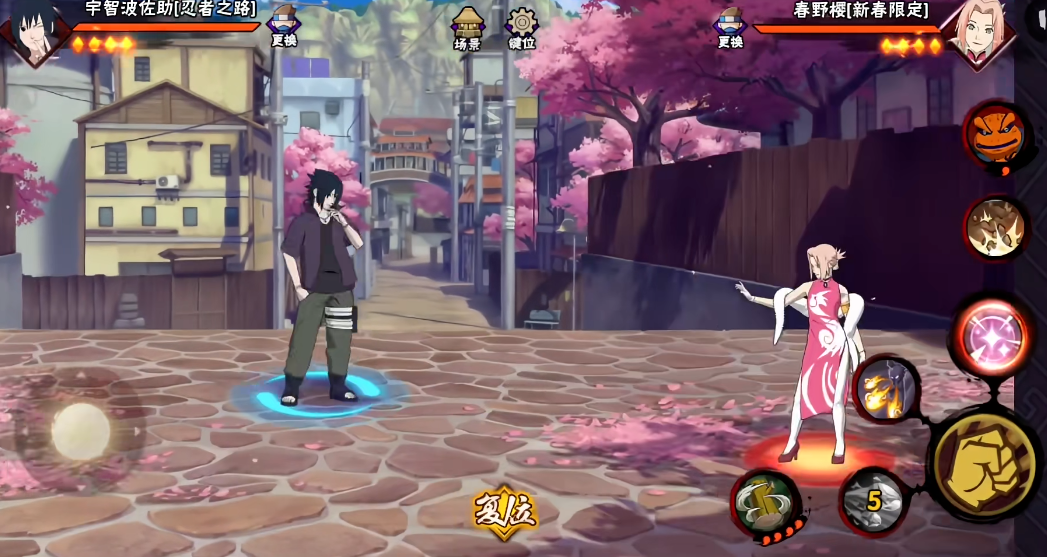Summon the orange toad
The height and width of the screenshot is (557, 1047).
996,134
